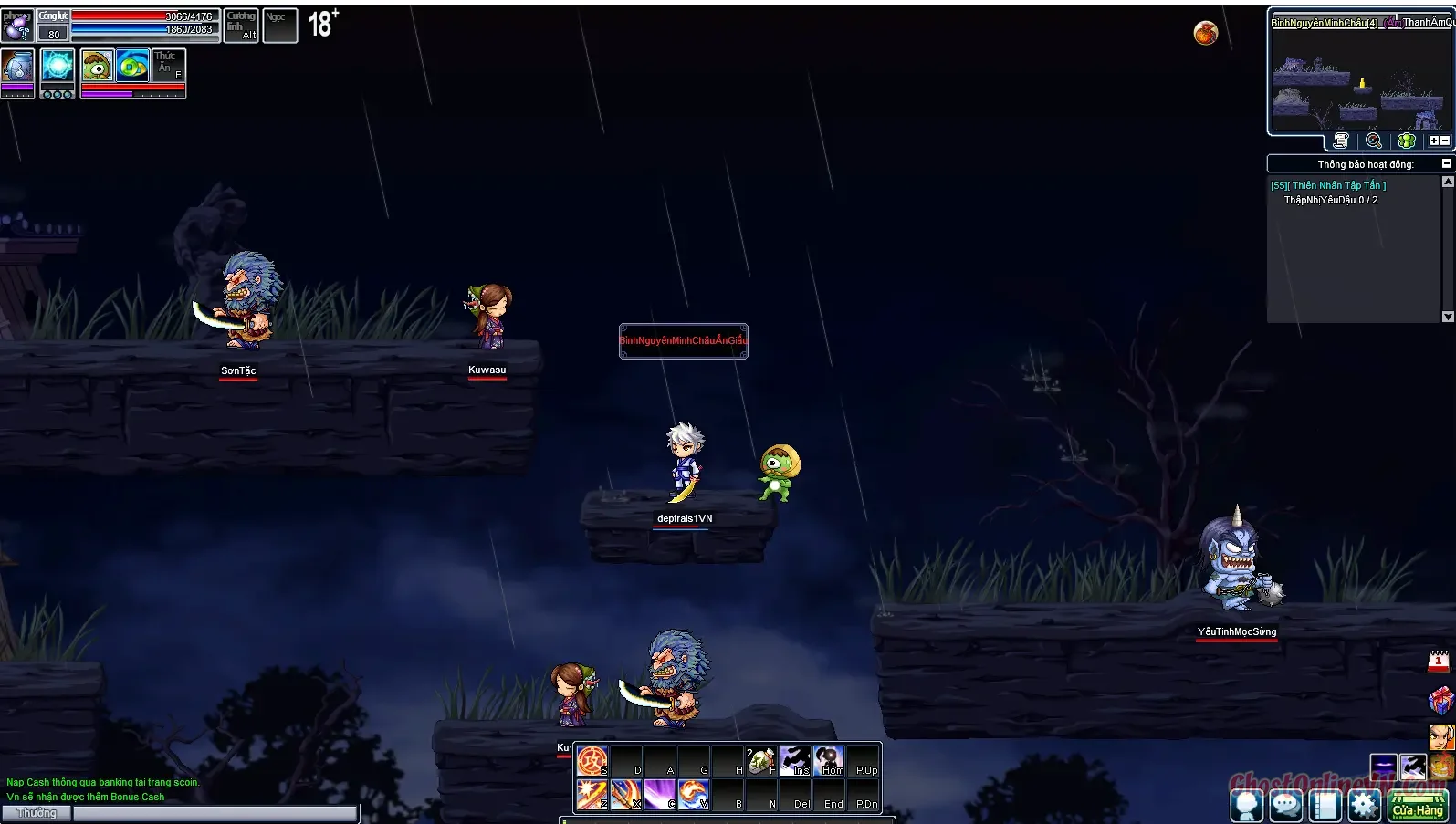The image size is (1456, 824).
Task: Open the calendar daily event icon
Action: pyautogui.click(x=1439, y=661)
